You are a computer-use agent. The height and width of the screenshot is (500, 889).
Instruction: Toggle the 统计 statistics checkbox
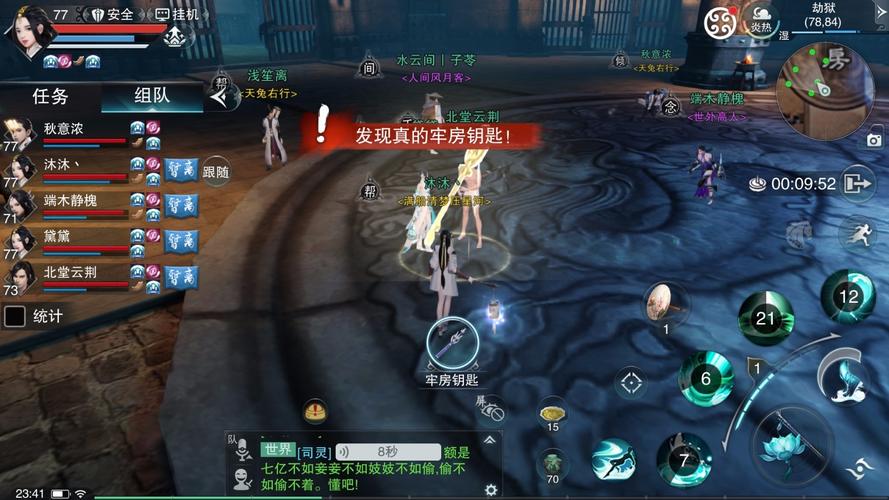[x=16, y=316]
